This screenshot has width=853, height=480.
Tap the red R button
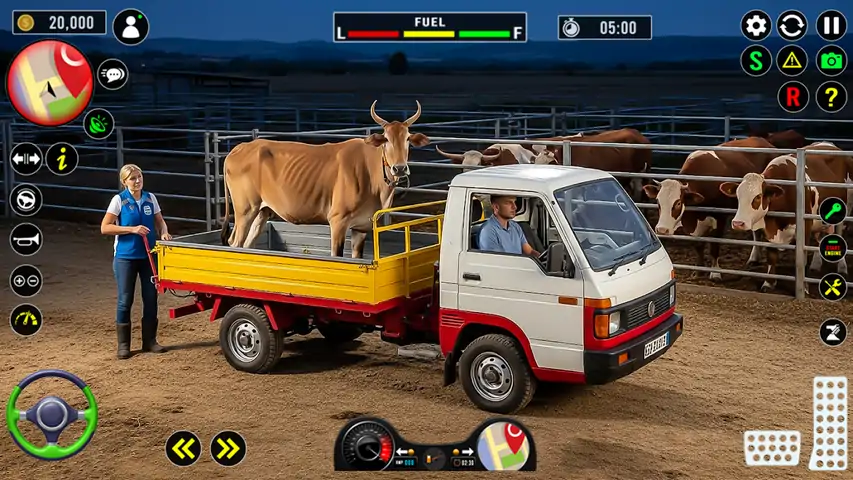pyautogui.click(x=793, y=97)
